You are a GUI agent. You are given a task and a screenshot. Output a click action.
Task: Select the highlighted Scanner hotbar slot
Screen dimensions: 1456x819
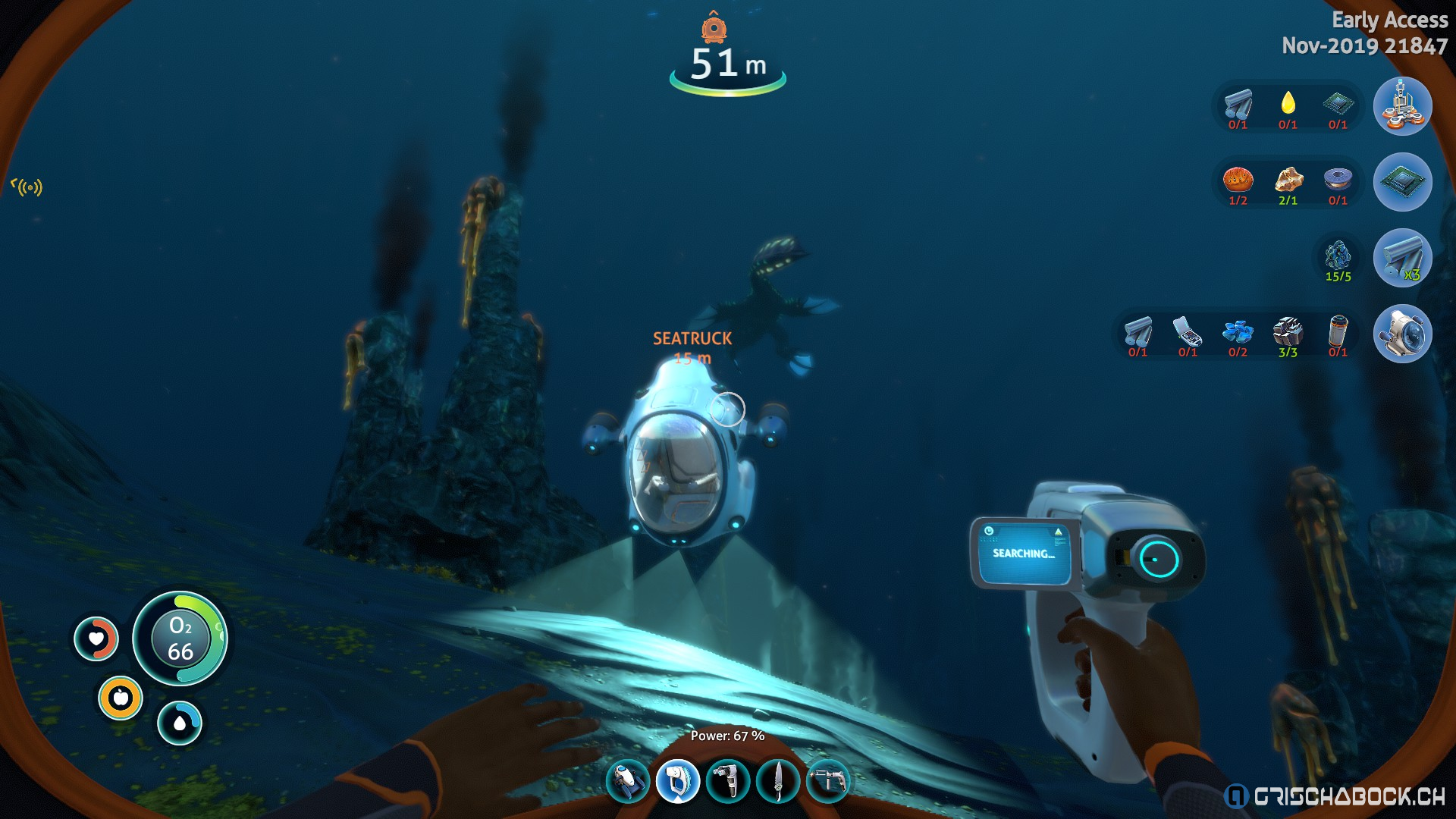[677, 781]
